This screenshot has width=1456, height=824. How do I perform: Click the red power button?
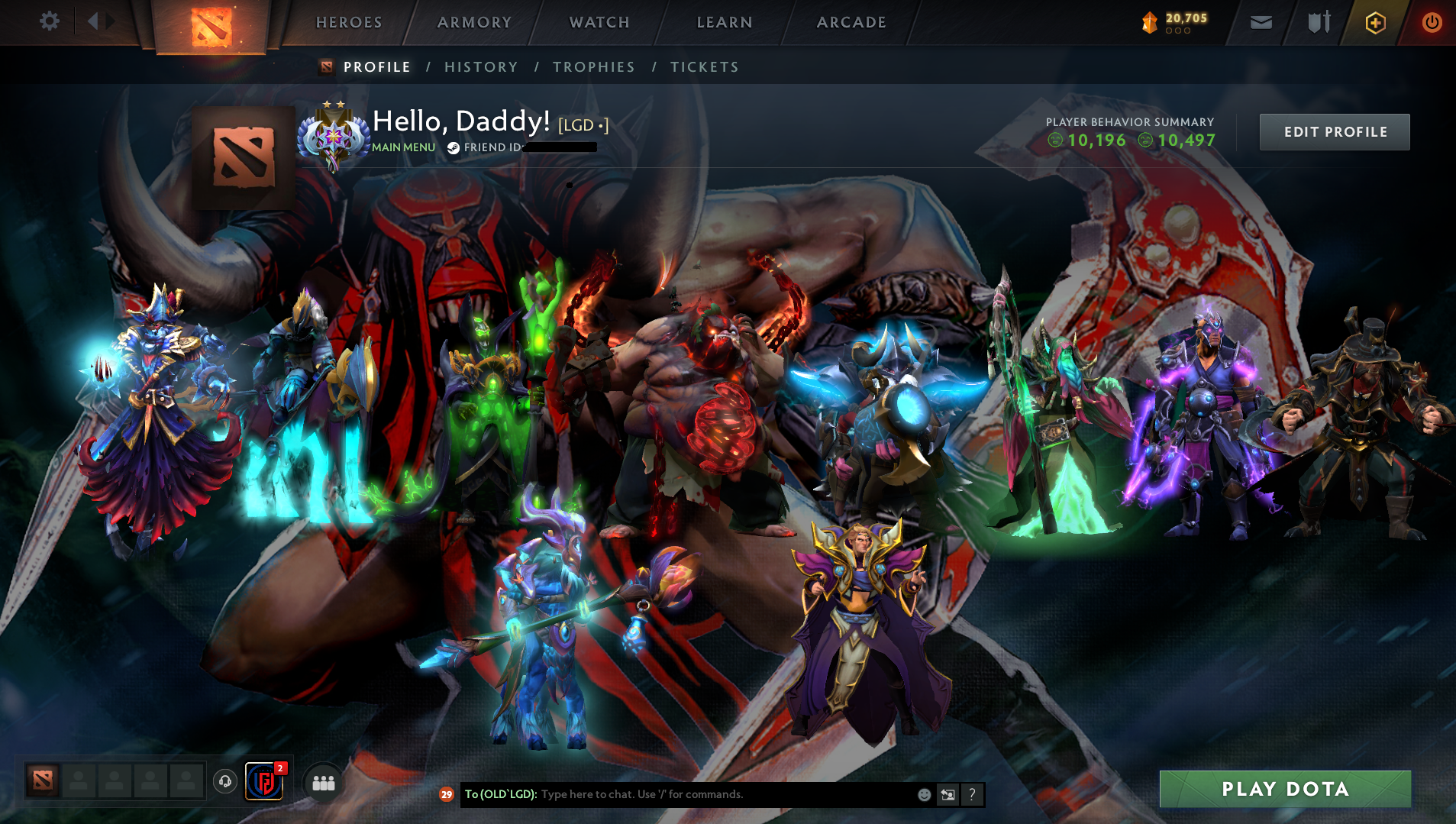click(x=1433, y=21)
